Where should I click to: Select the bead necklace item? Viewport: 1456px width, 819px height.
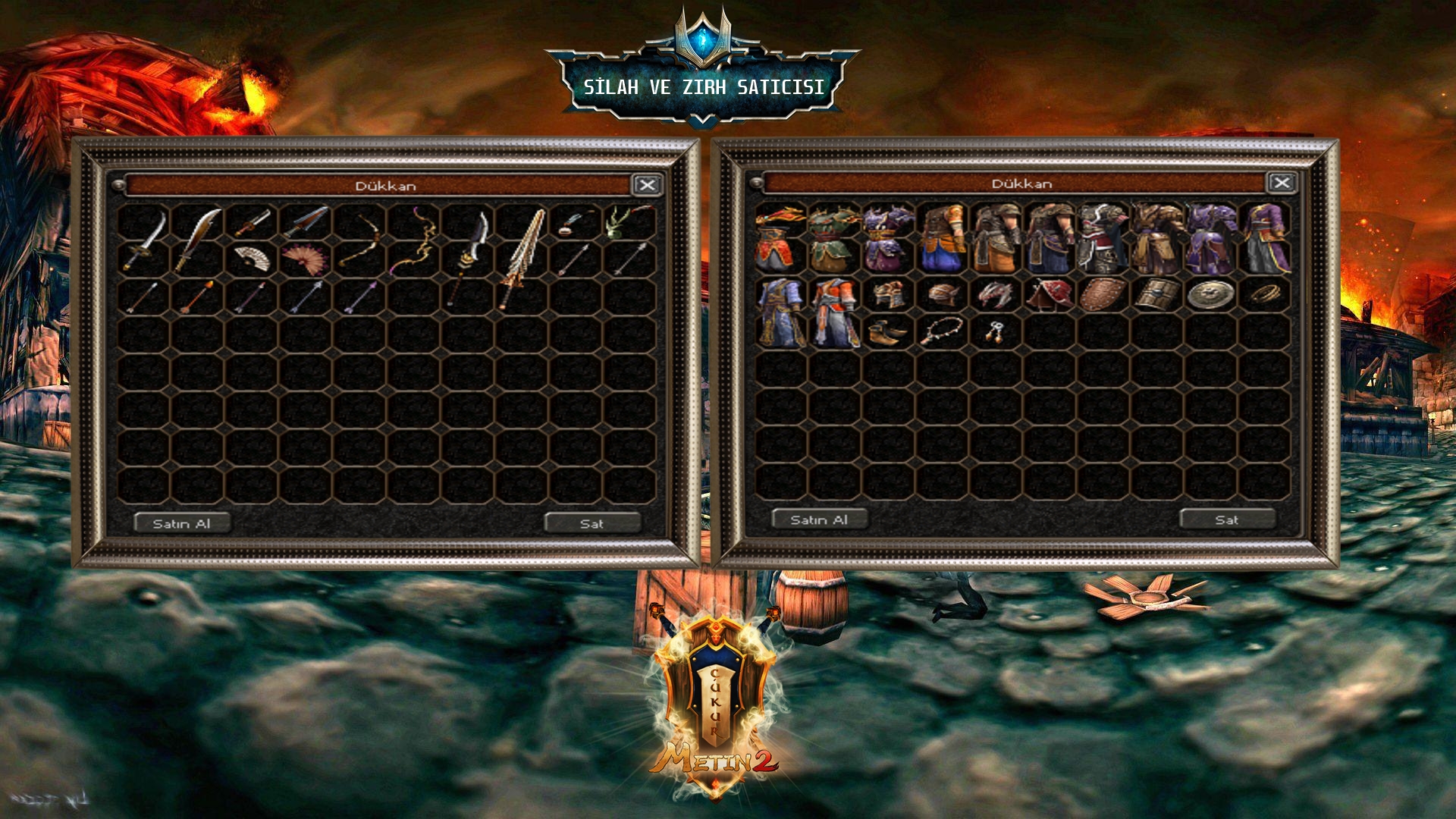(x=941, y=331)
